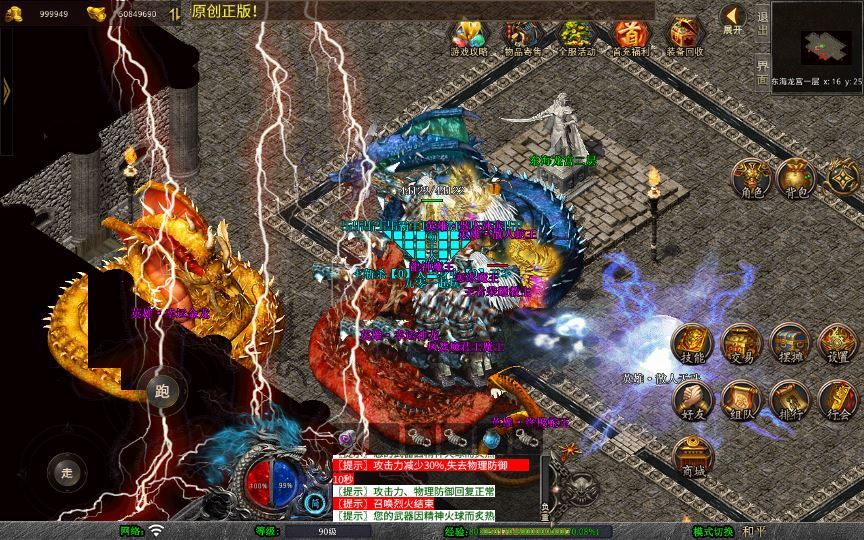Open the 技能 skills panel
Image resolution: width=864 pixels, height=540 pixels.
click(692, 343)
